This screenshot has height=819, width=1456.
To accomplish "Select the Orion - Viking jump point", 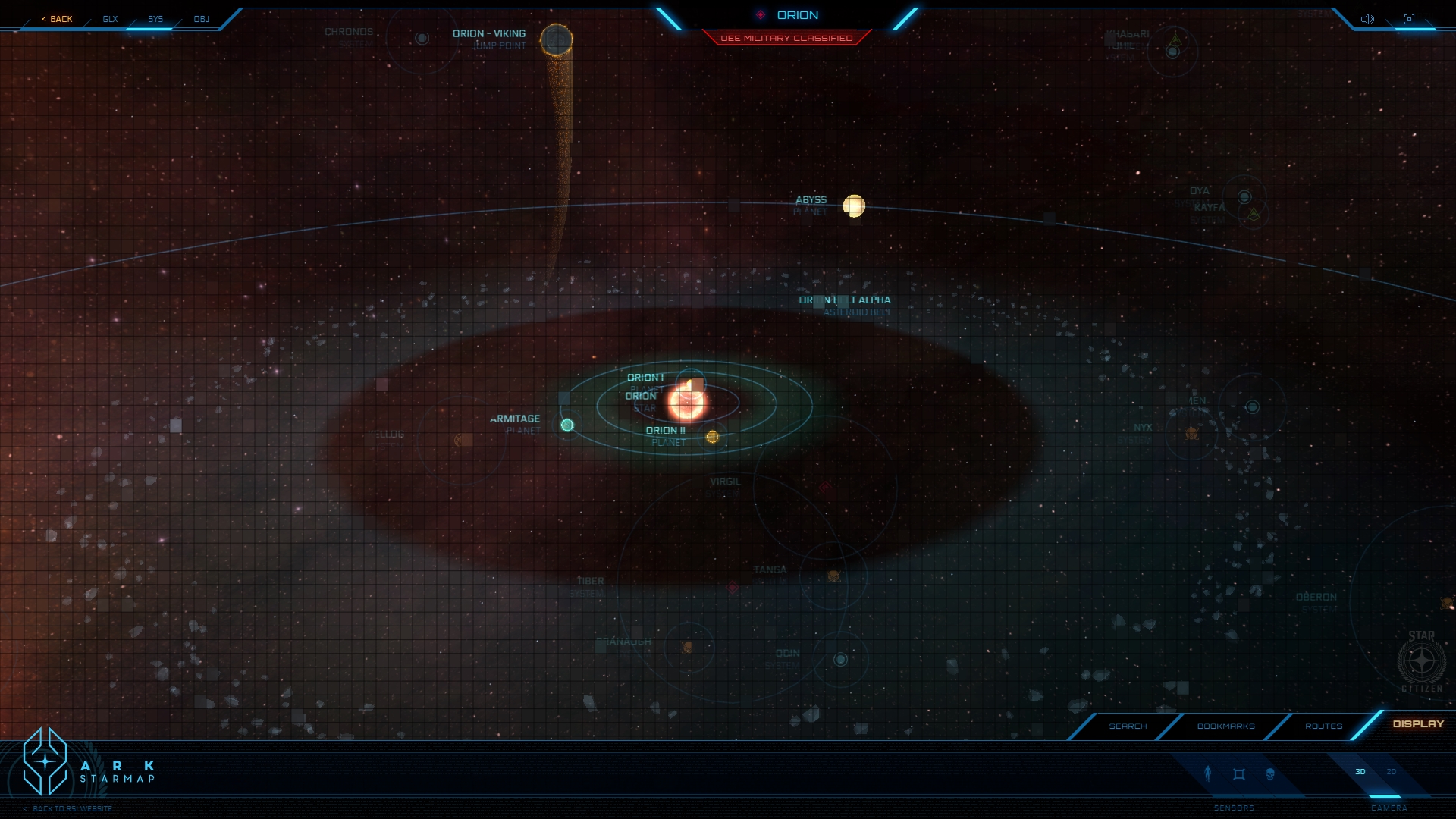I will click(x=556, y=40).
